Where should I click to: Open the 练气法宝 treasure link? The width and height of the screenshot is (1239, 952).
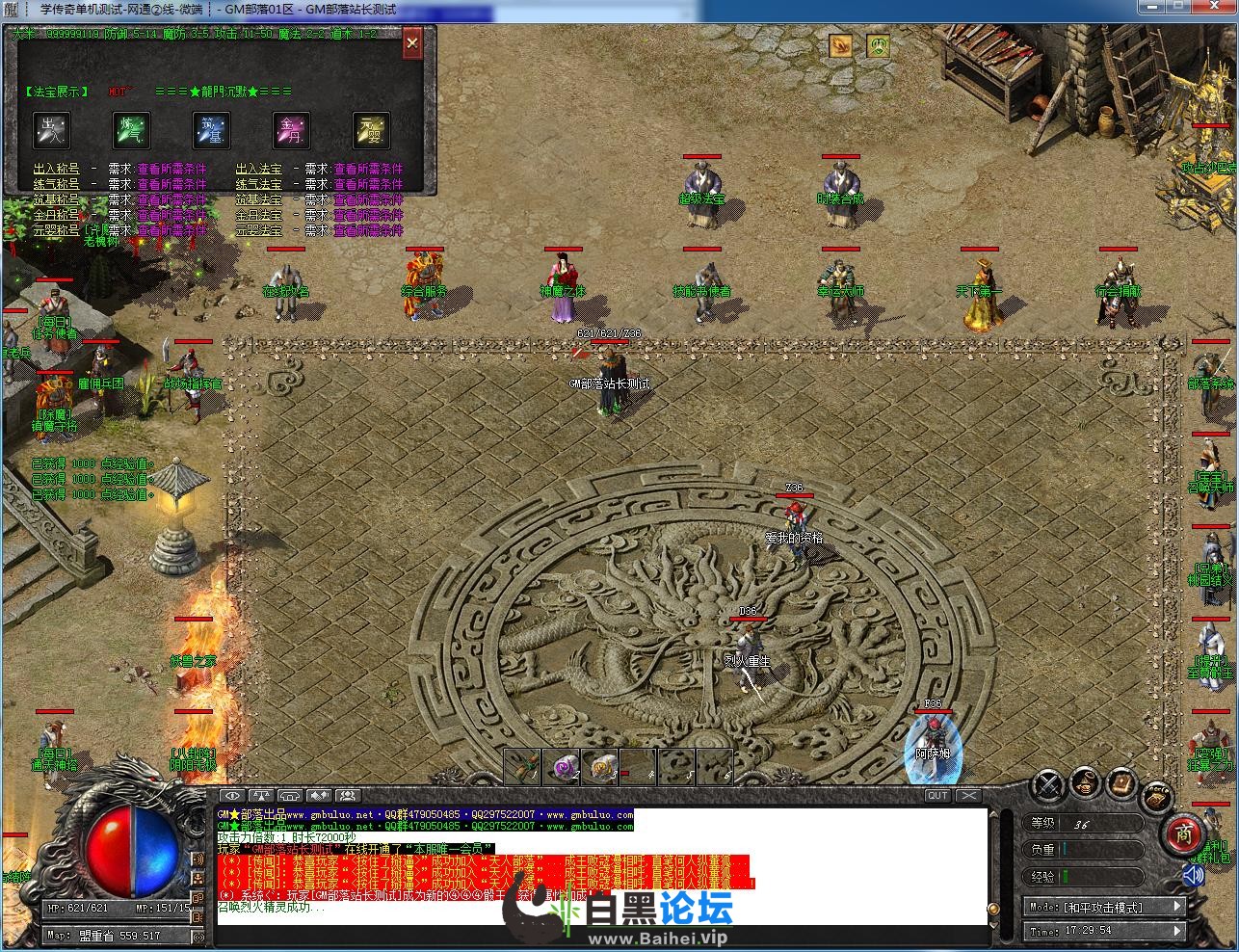click(259, 184)
